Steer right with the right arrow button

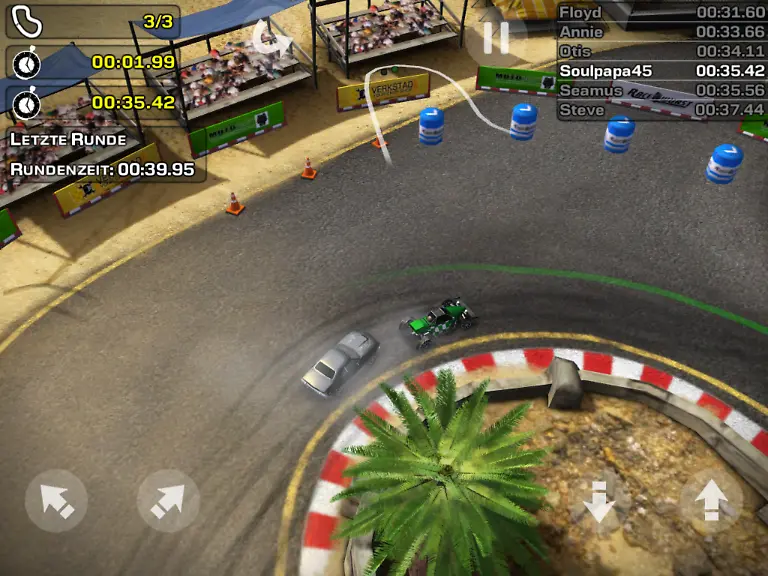pyautogui.click(x=168, y=500)
